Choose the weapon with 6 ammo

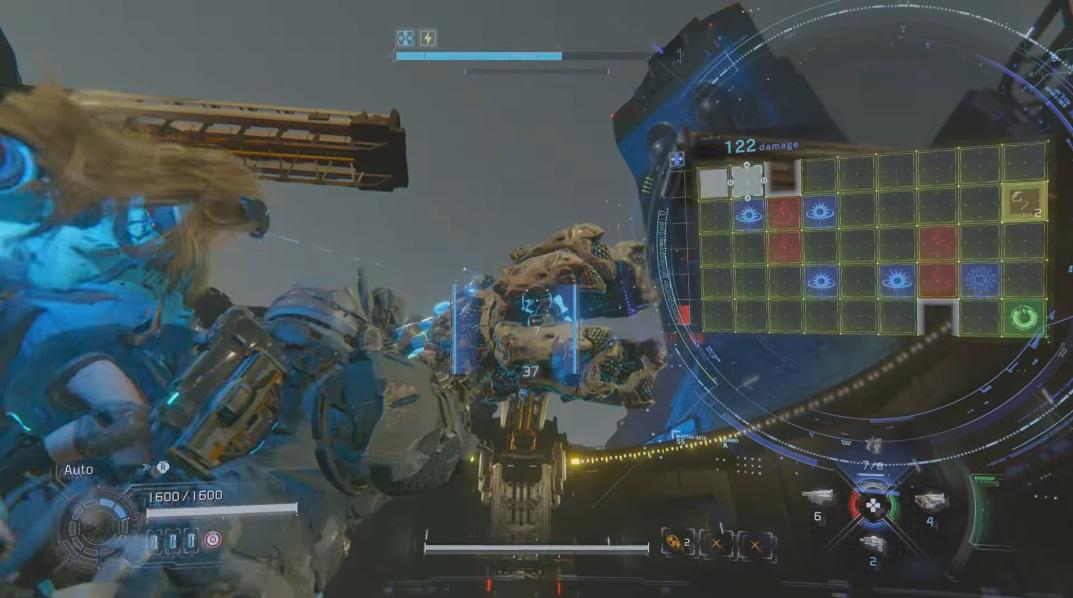[817, 497]
